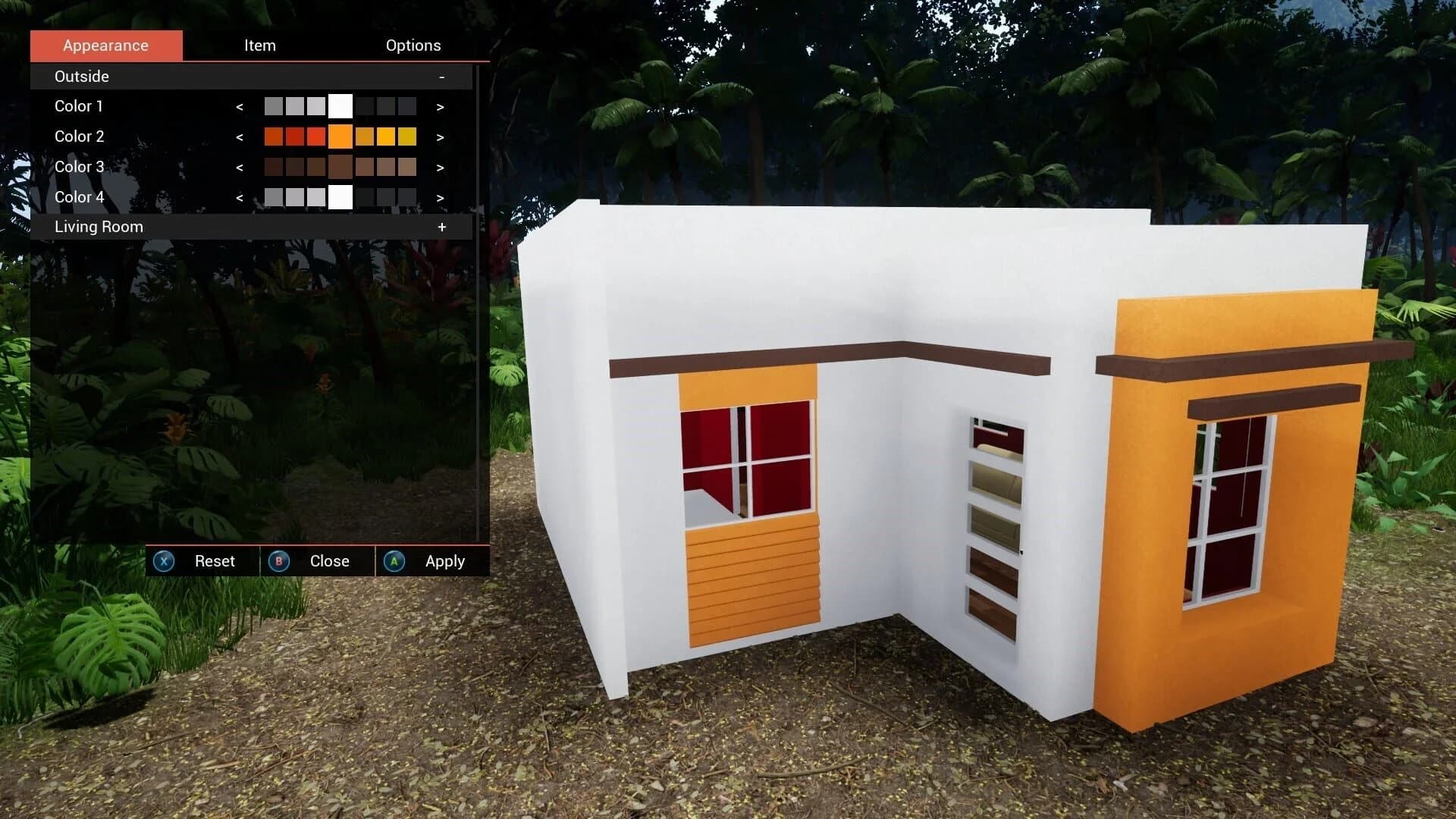Select the Appearance tab

coord(105,45)
